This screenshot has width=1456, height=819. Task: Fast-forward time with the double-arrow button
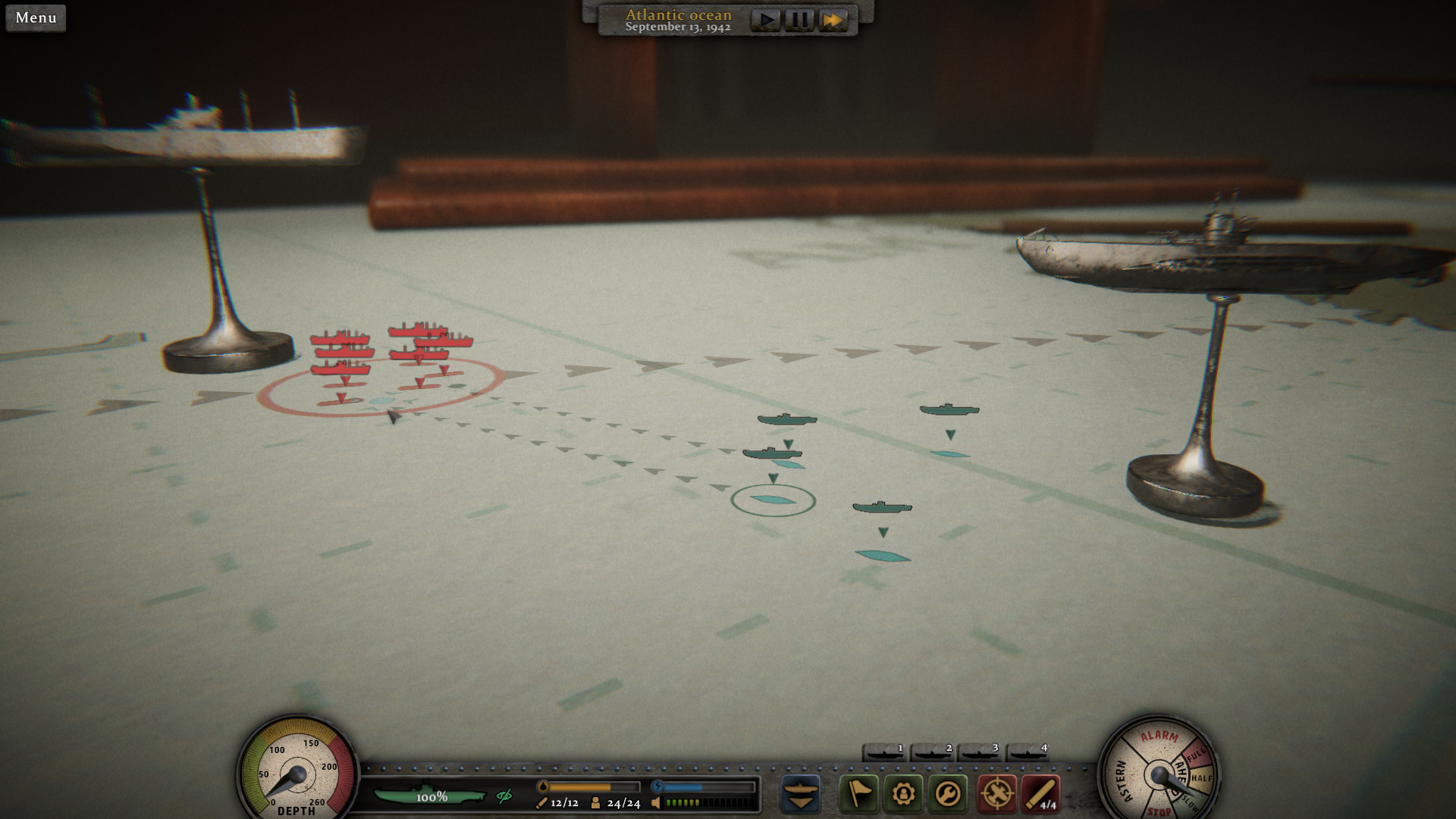pyautogui.click(x=833, y=19)
